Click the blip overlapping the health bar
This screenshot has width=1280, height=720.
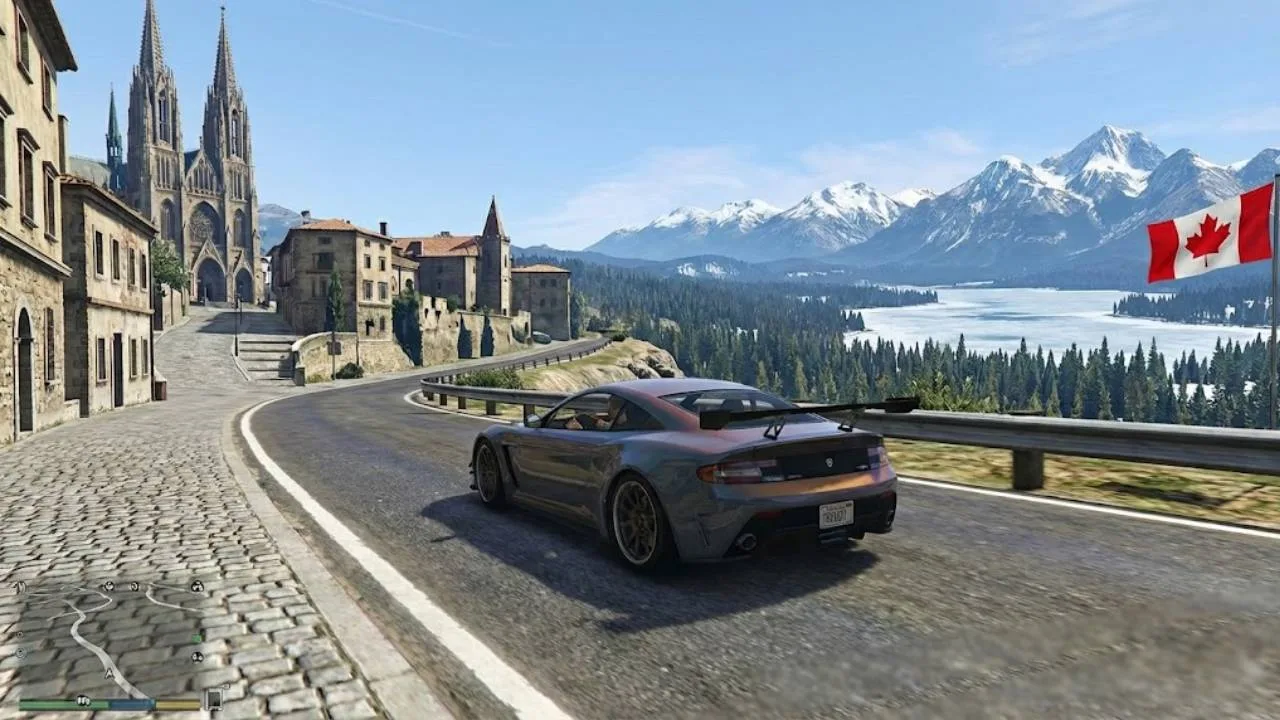coord(83,700)
